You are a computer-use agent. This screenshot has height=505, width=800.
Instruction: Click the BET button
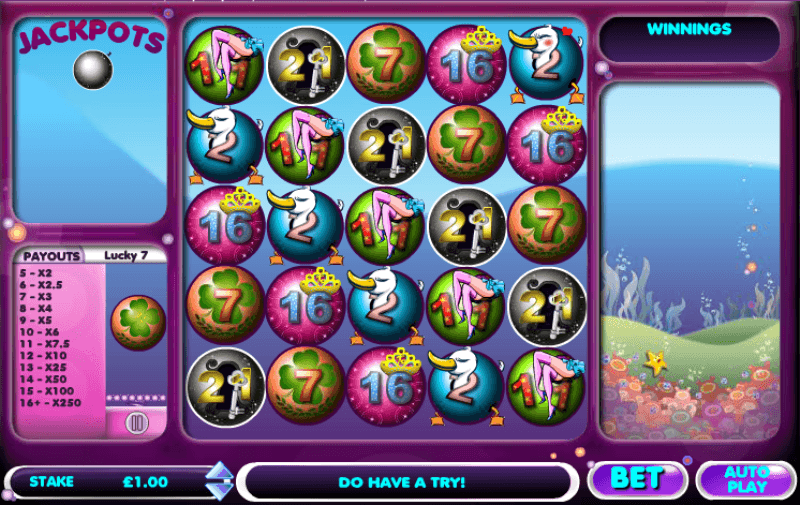(x=636, y=478)
